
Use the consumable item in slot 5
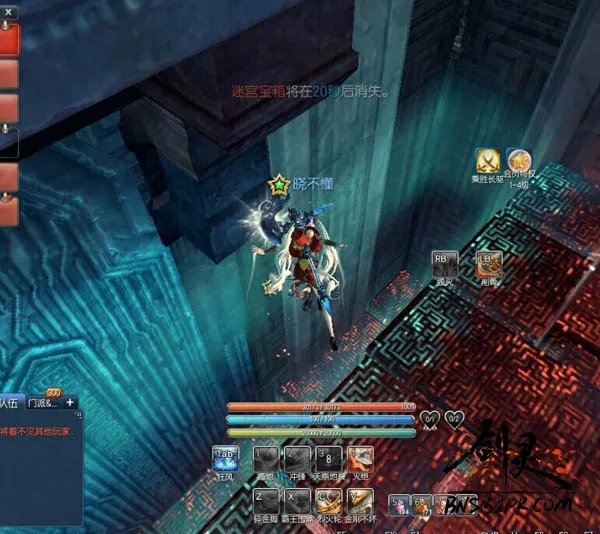(x=398, y=504)
